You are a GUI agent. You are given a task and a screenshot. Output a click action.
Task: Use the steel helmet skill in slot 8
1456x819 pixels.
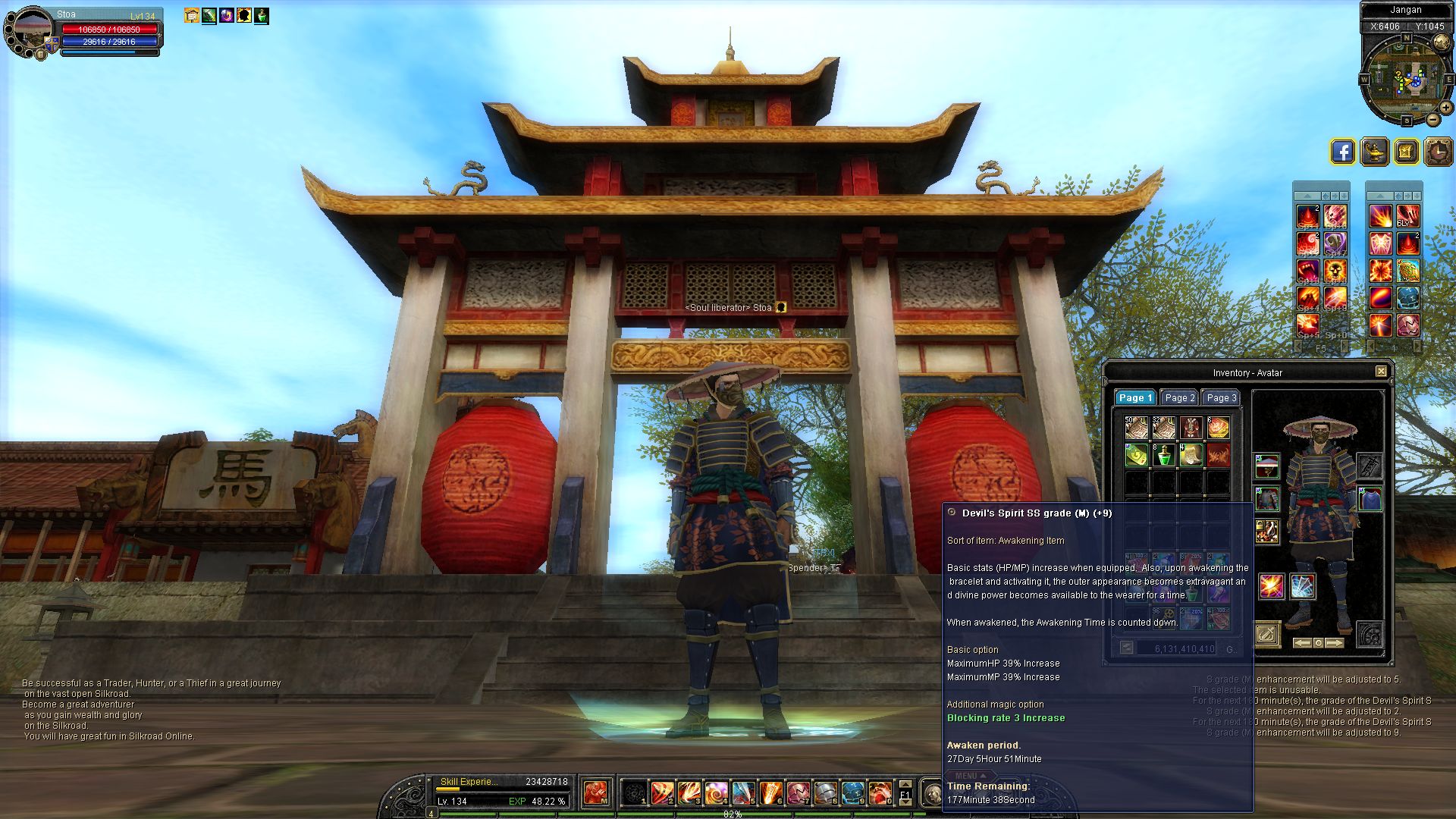pos(825,793)
